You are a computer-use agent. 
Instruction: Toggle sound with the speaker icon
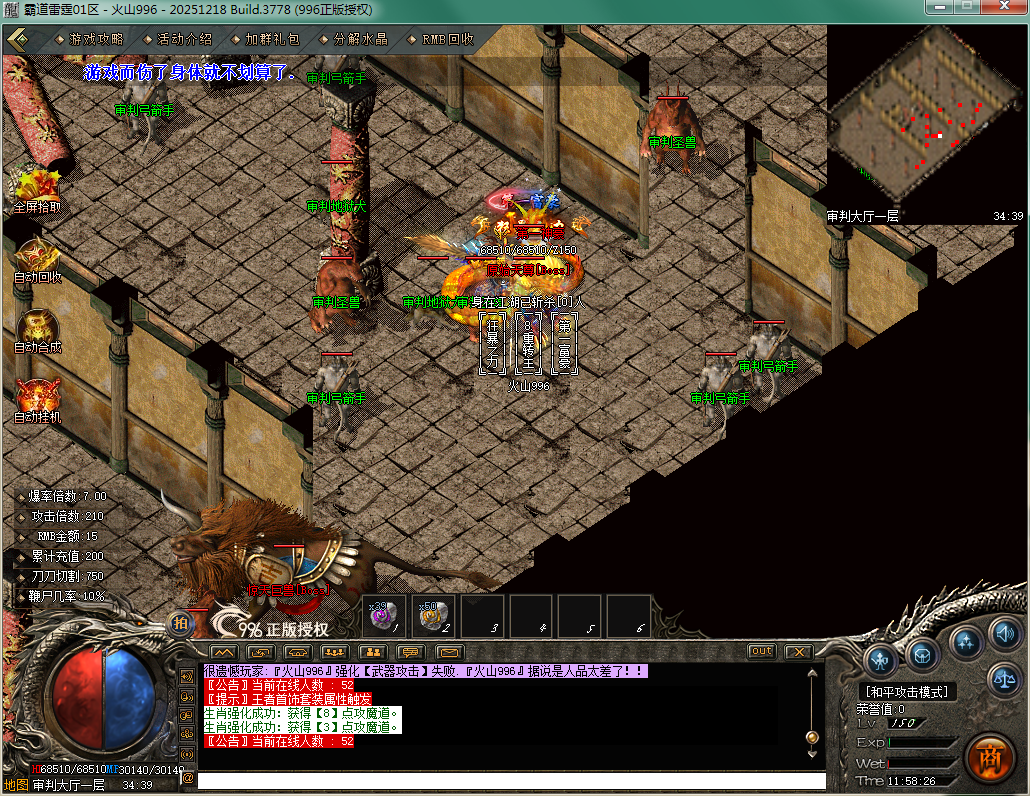[1003, 633]
